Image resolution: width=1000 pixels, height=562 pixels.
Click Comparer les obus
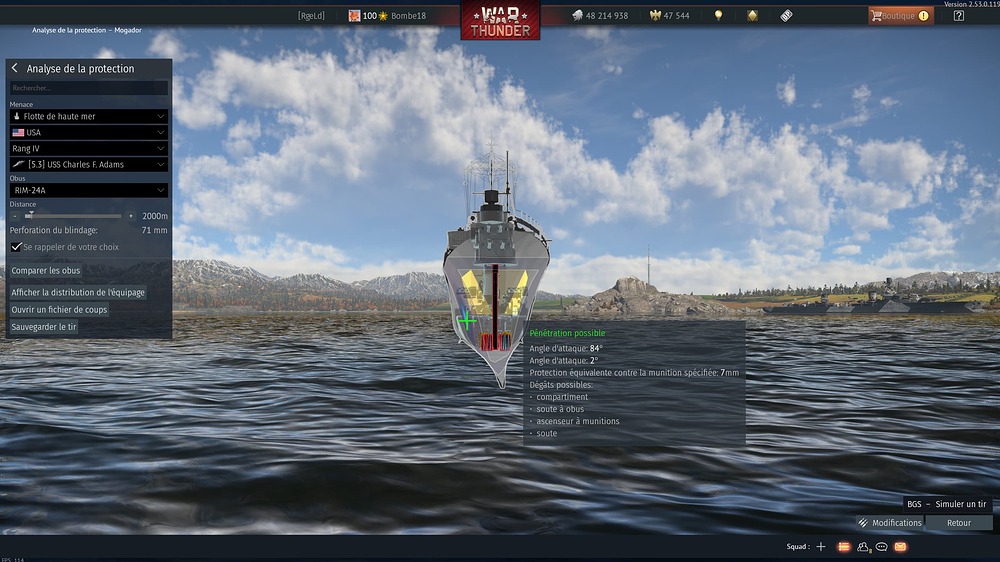[x=46, y=271]
